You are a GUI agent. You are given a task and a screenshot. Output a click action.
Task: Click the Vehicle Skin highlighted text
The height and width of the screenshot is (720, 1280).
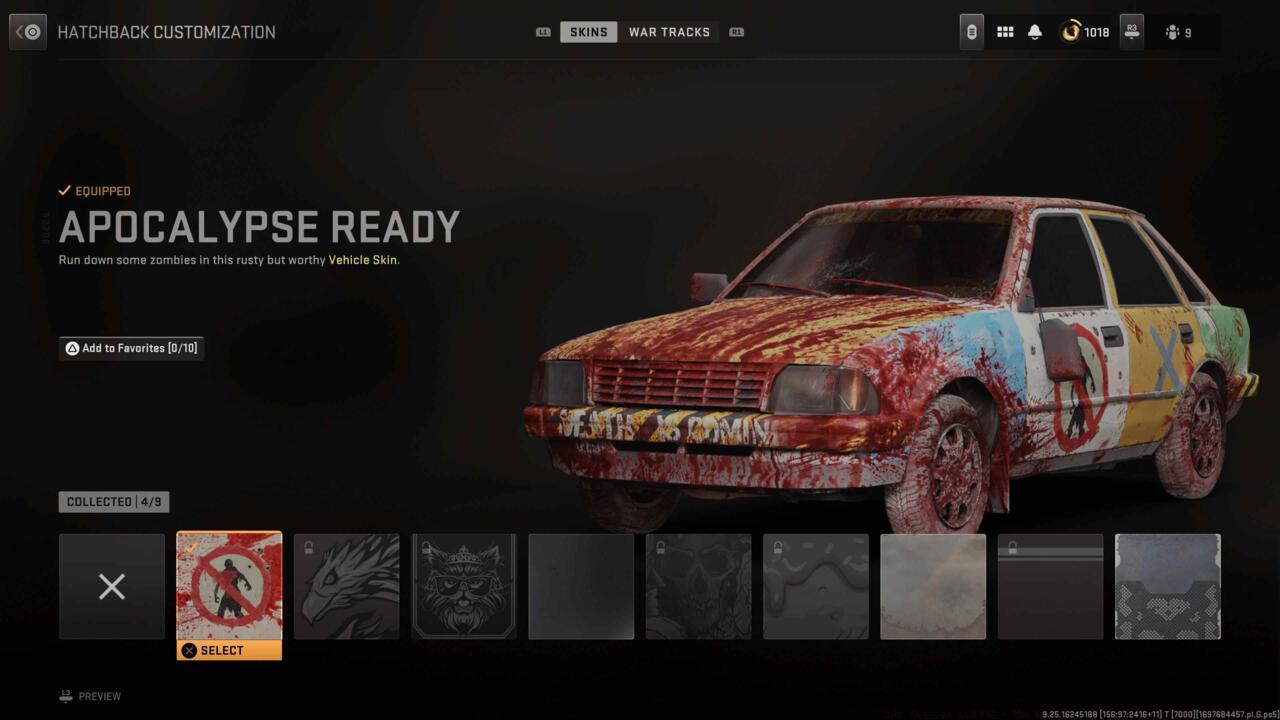362,259
